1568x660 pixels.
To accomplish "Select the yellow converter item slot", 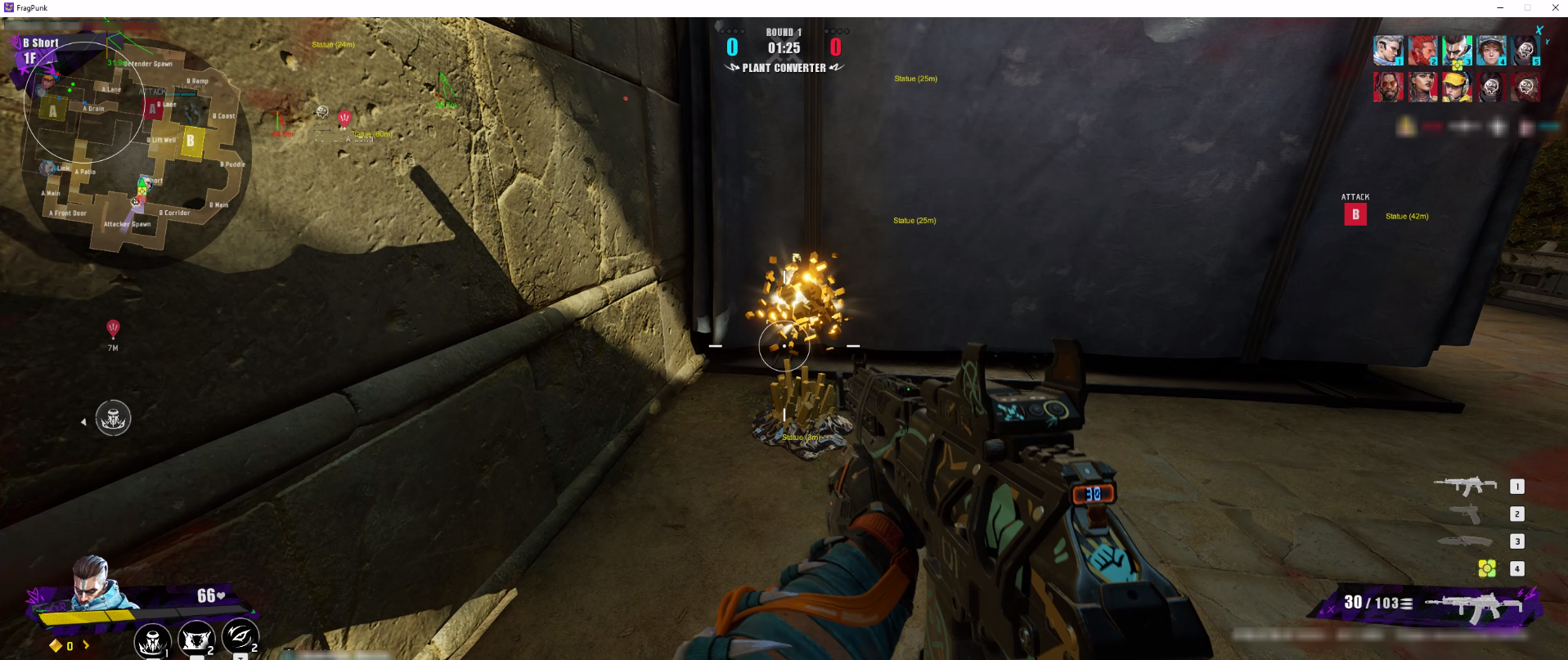I will [x=1487, y=568].
